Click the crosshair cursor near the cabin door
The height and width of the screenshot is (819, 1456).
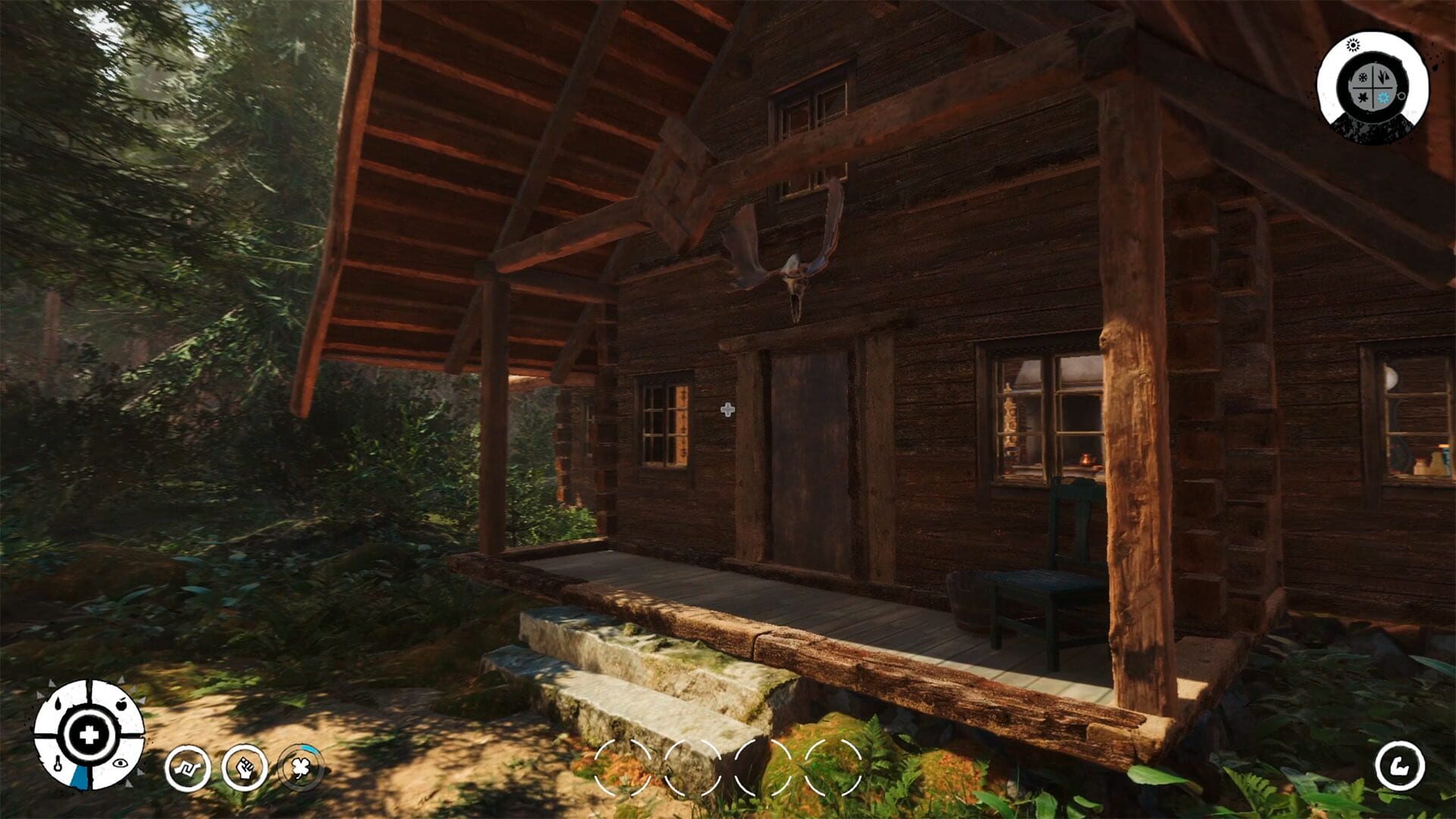[729, 408]
